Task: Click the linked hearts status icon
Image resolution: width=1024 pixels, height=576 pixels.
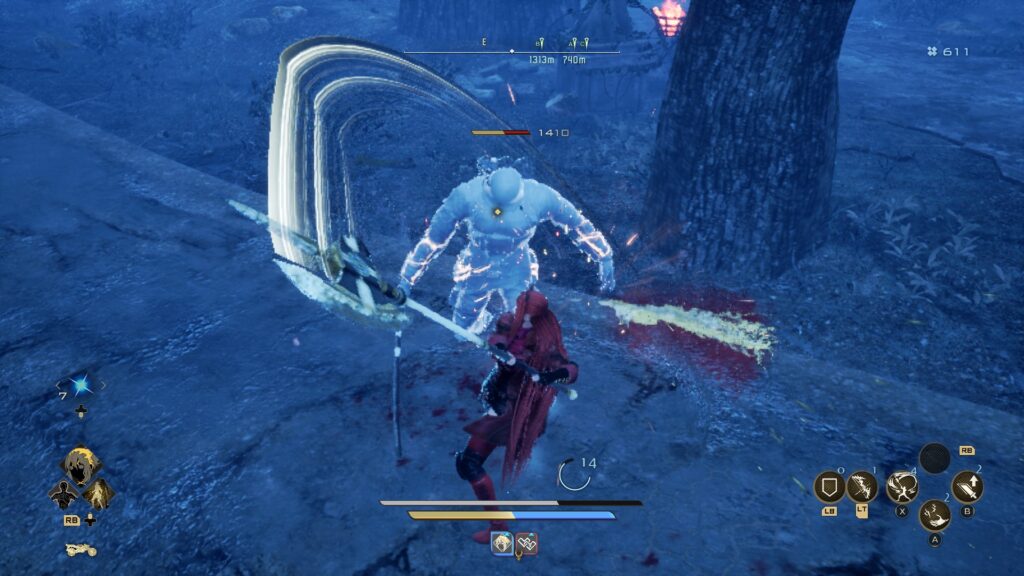Action: 527,543
